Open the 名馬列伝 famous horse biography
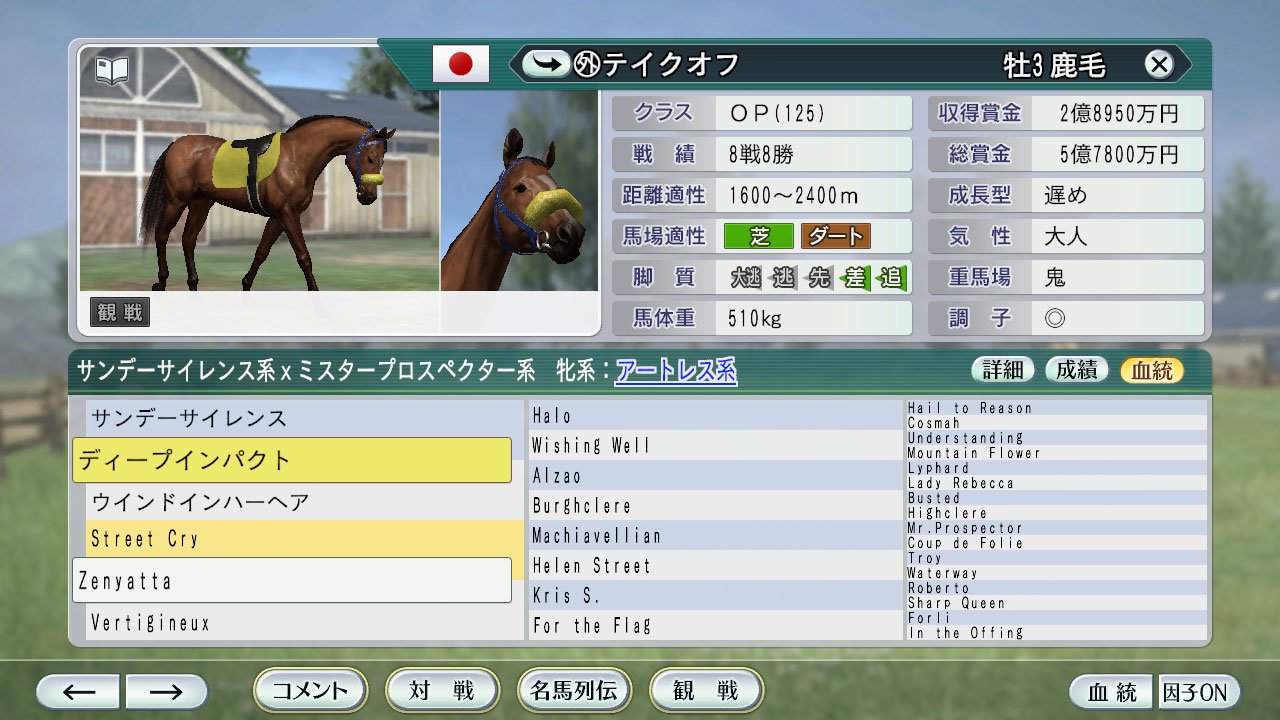This screenshot has height=720, width=1280. pos(574,690)
